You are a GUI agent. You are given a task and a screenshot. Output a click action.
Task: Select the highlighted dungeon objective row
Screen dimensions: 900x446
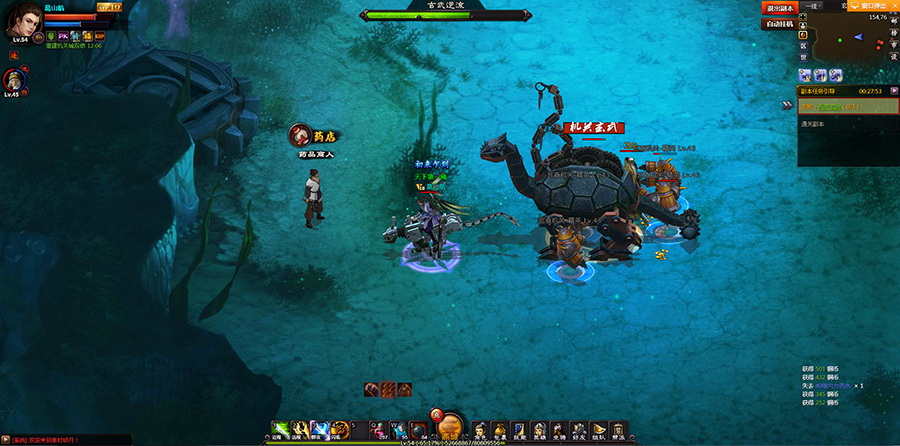[x=846, y=106]
